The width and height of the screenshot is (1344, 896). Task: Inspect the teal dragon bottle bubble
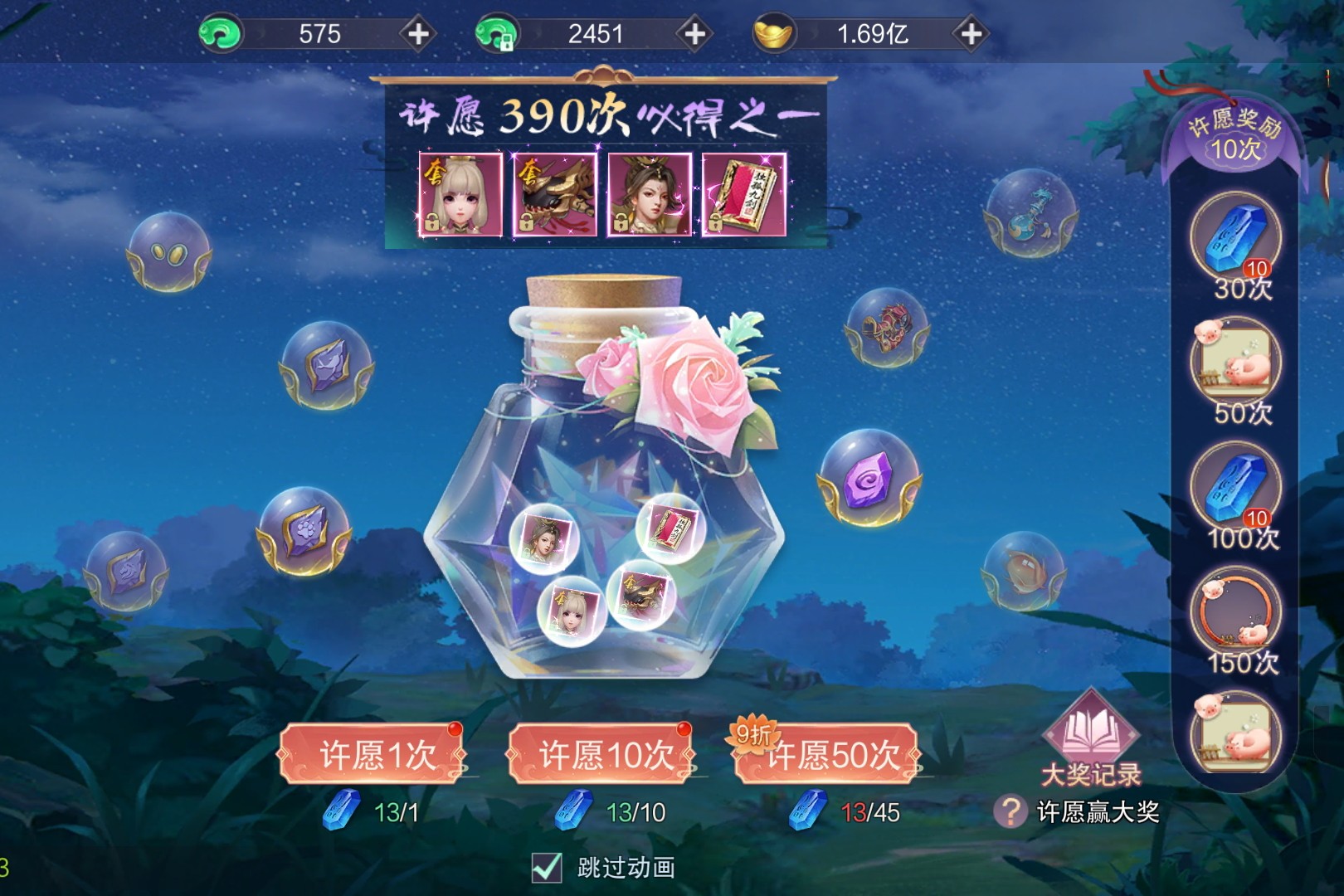coord(1031,211)
